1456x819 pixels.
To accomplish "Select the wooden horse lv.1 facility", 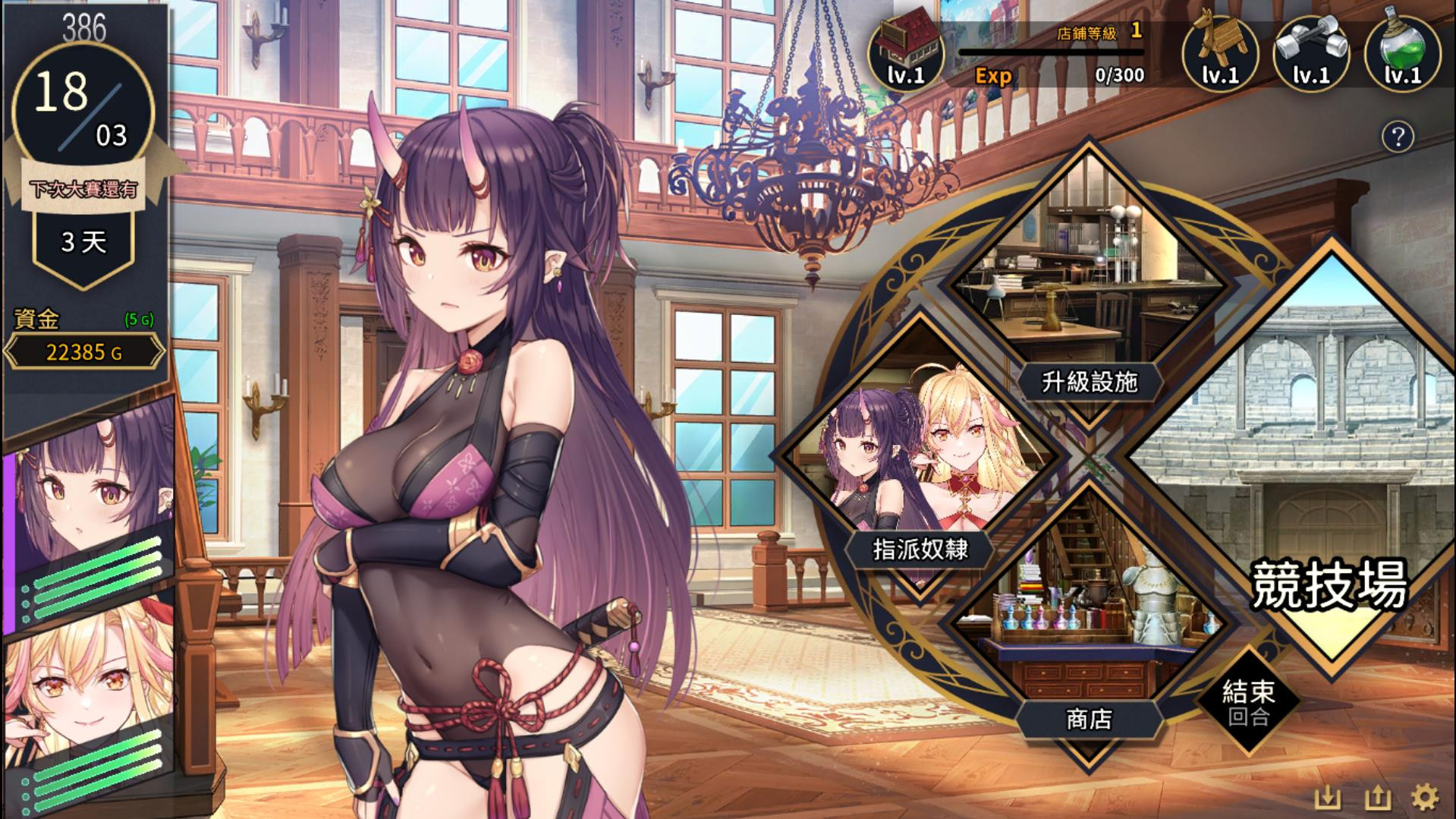I will click(1220, 53).
